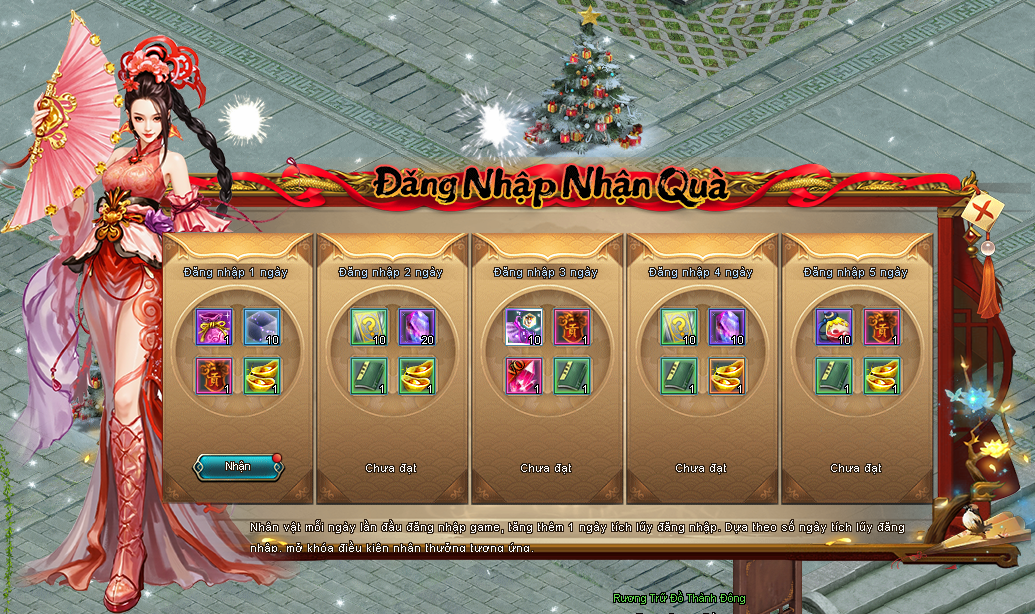Select the red tribute bag in day 1
1035x614 pixels.
[x=213, y=376]
